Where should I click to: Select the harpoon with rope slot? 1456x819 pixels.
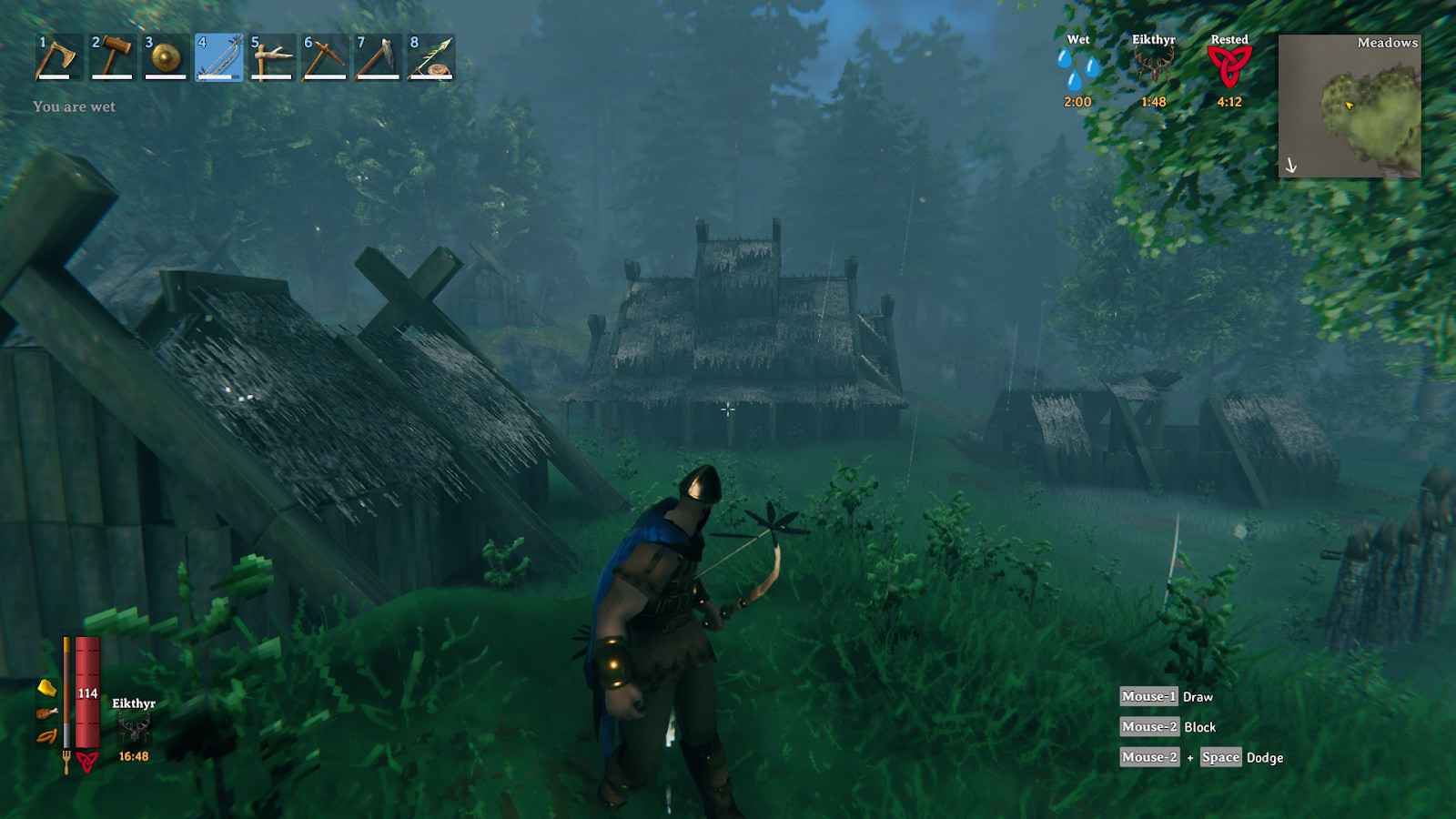coord(431,57)
